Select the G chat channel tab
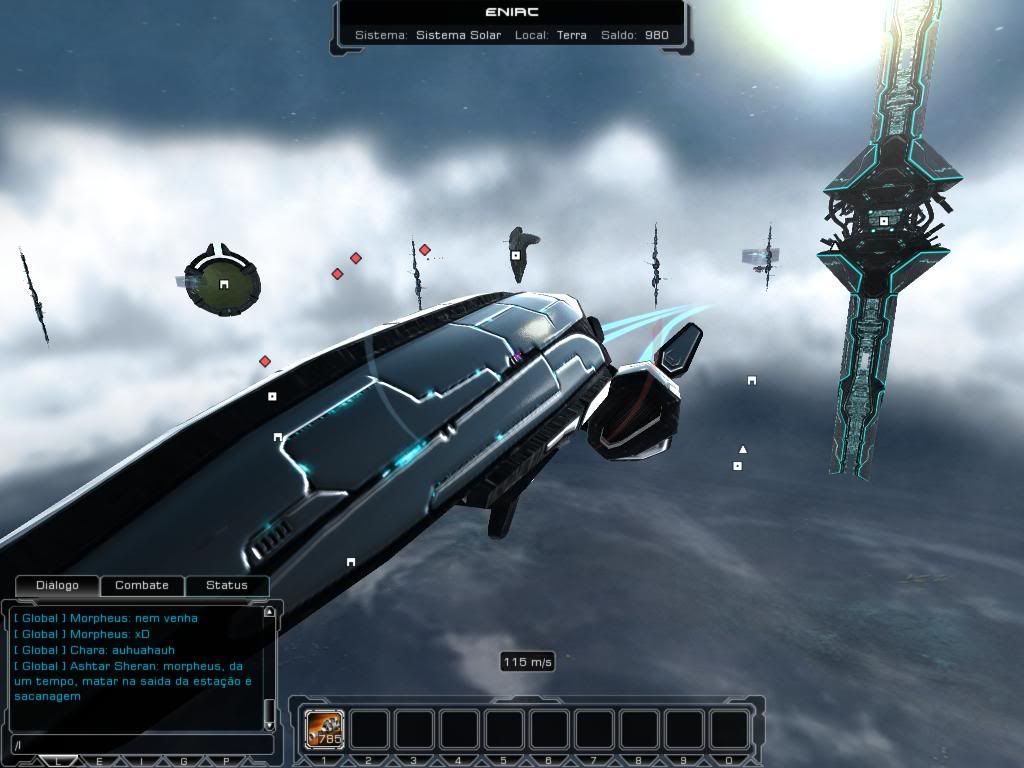Image resolution: width=1024 pixels, height=768 pixels. pyautogui.click(x=183, y=761)
